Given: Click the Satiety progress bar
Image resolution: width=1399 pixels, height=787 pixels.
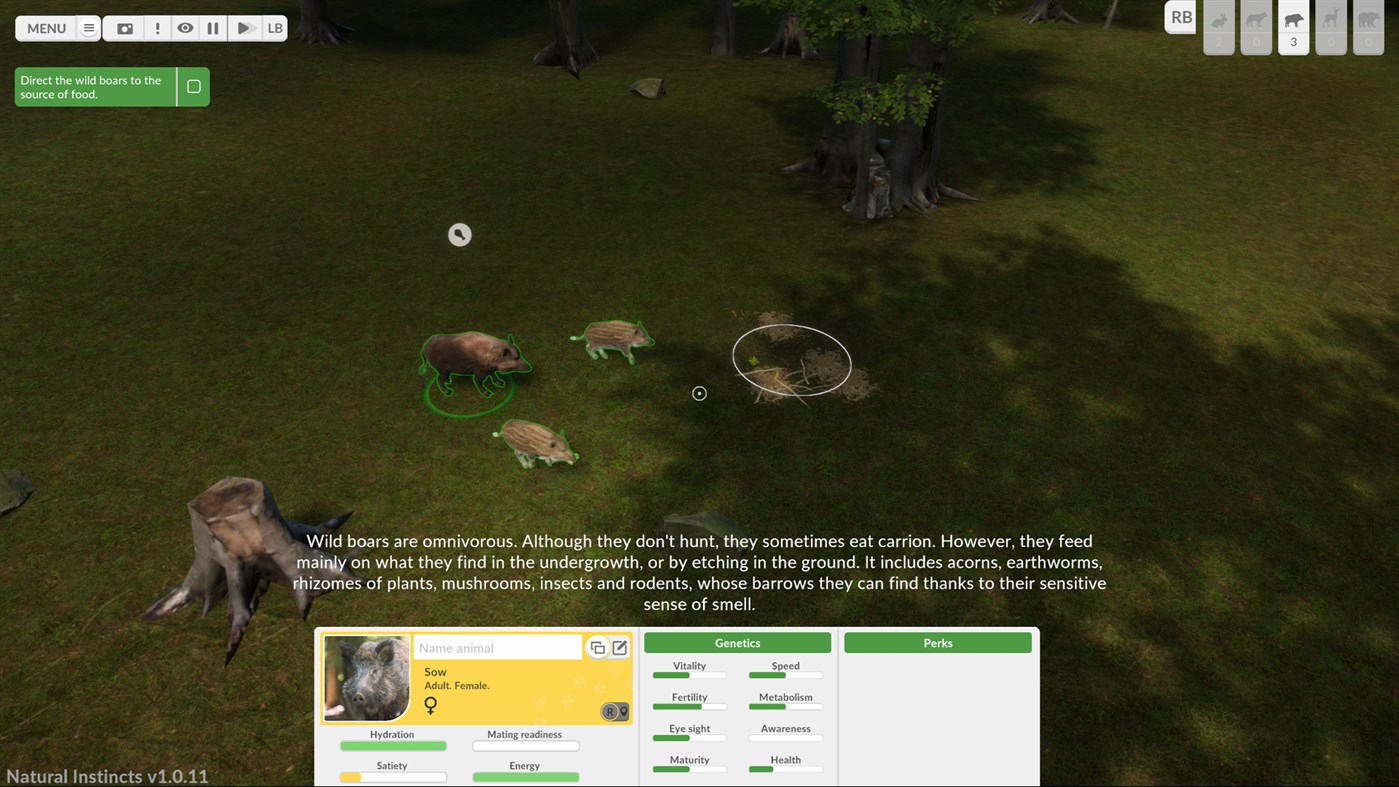Looking at the screenshot, I should [x=392, y=777].
